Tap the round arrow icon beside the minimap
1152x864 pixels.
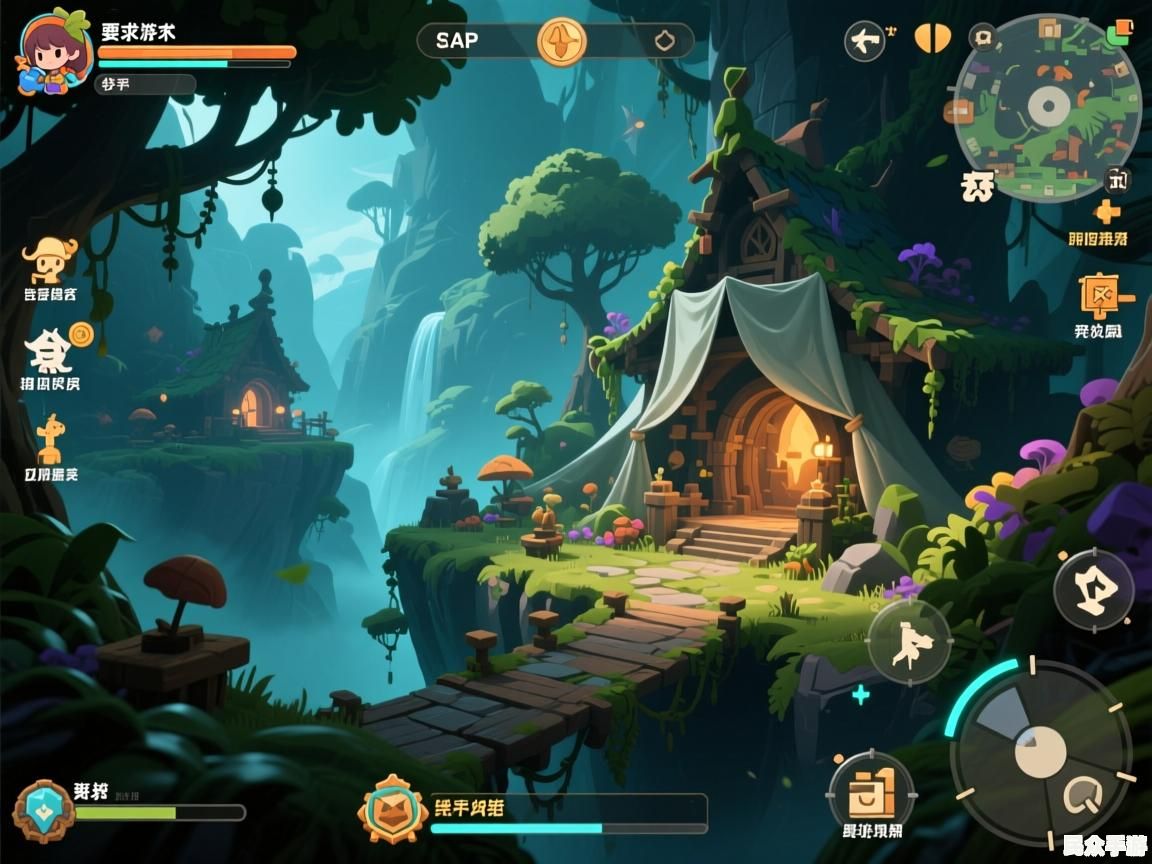click(865, 41)
